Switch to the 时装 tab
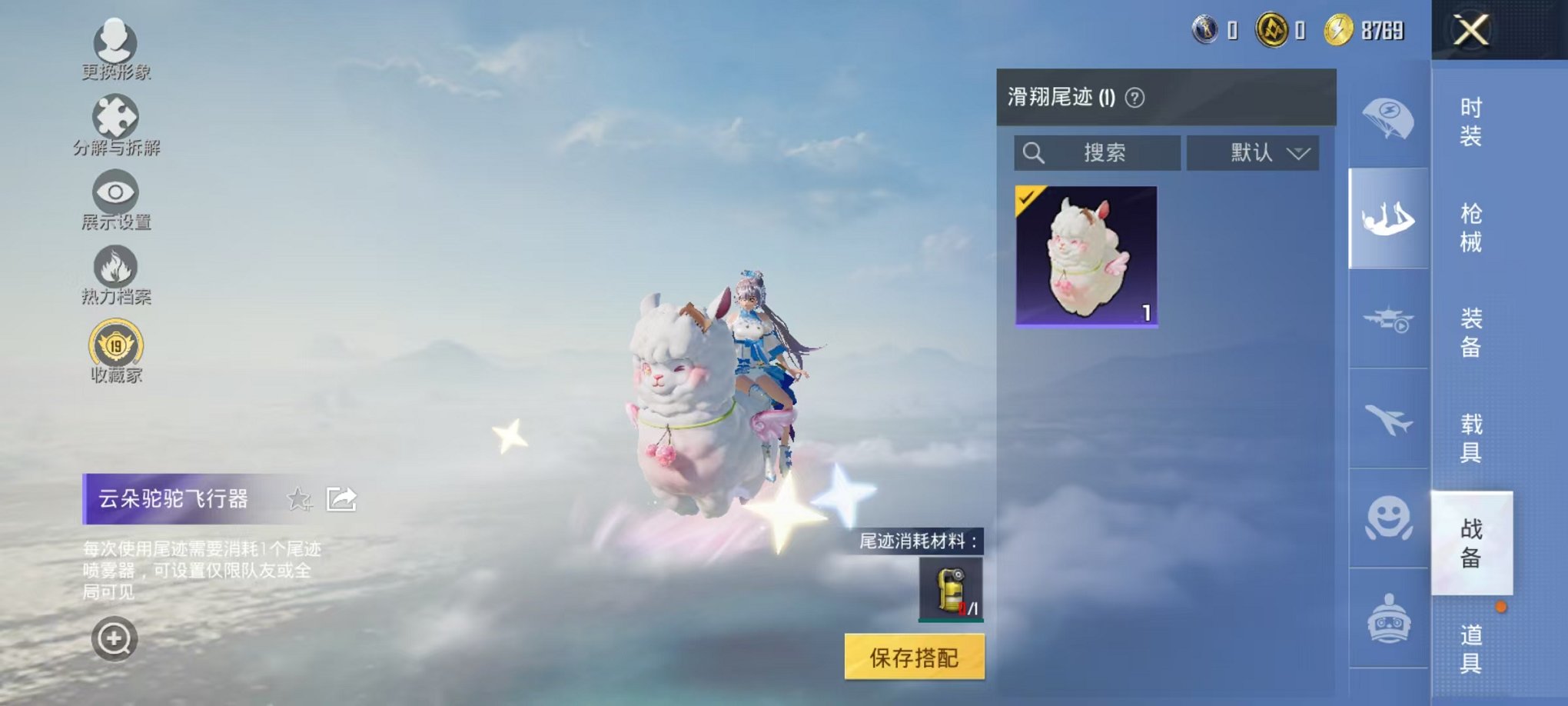 point(1472,123)
